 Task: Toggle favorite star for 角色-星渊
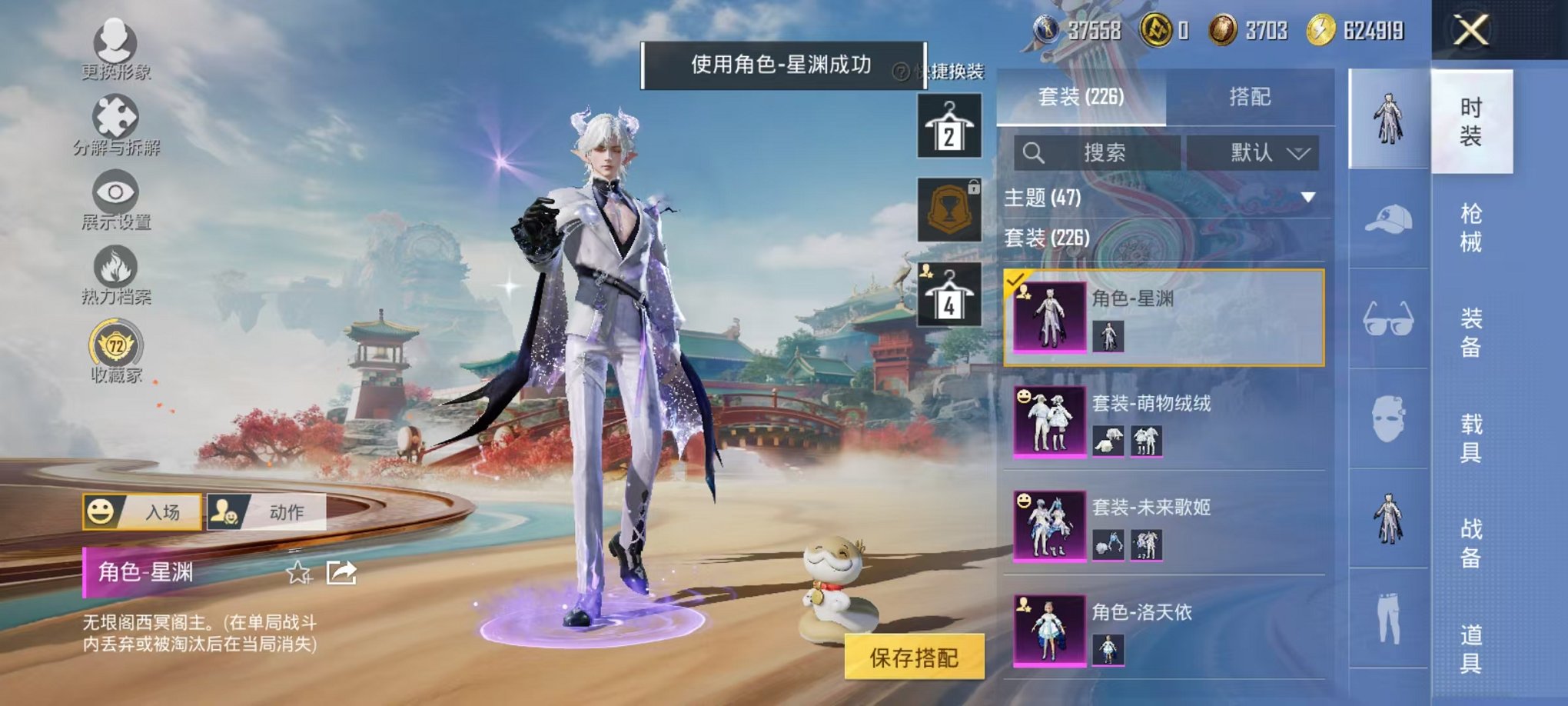pyautogui.click(x=298, y=573)
